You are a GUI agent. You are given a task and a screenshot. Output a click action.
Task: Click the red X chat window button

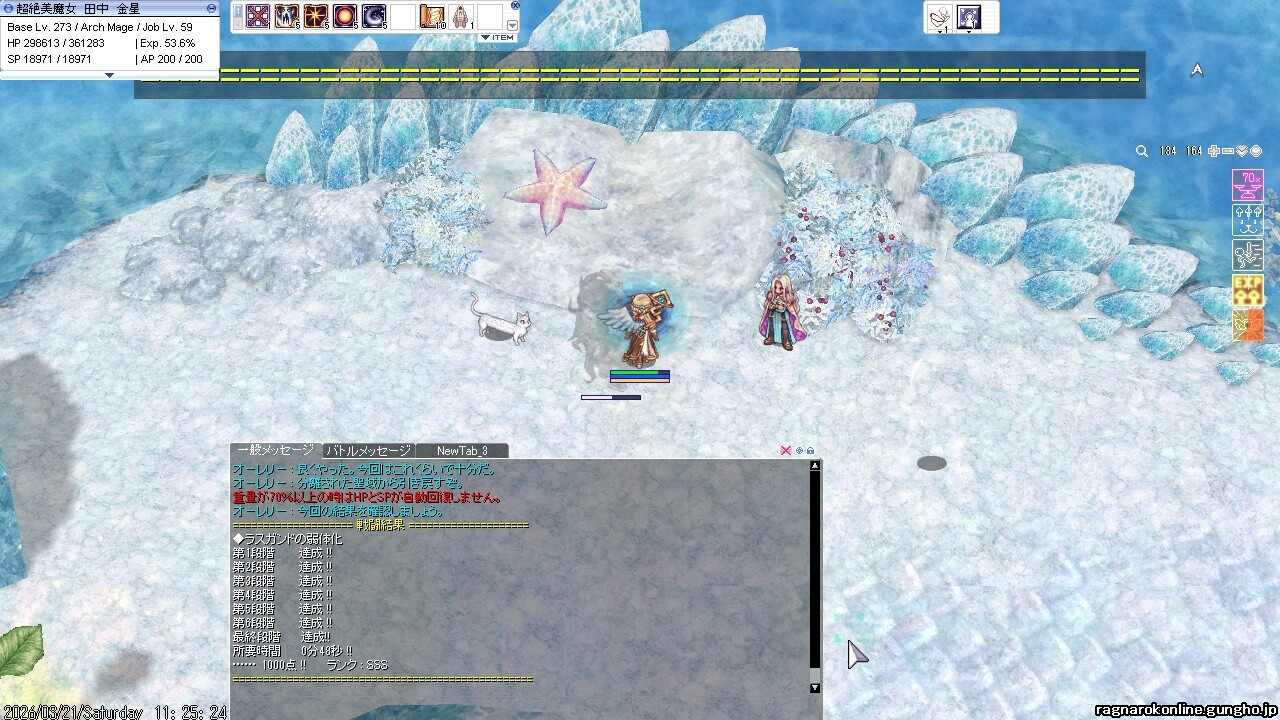click(786, 451)
